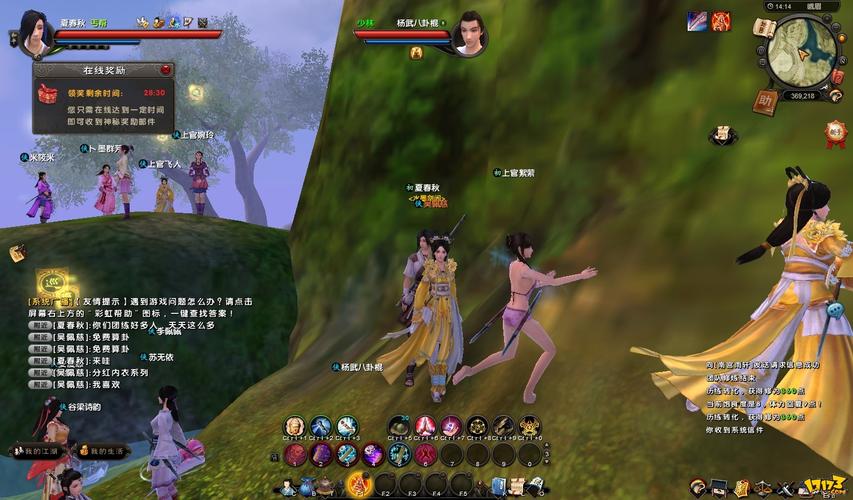Activate the Ctrl+1 monk skill icon
This screenshot has width=853, height=500.
pyautogui.click(x=294, y=427)
